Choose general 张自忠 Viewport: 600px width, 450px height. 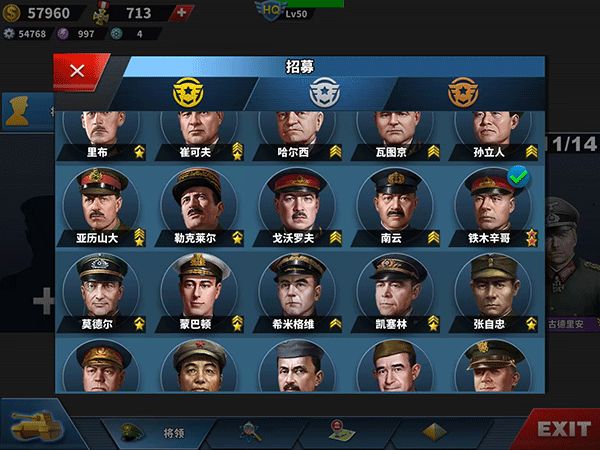493,290
